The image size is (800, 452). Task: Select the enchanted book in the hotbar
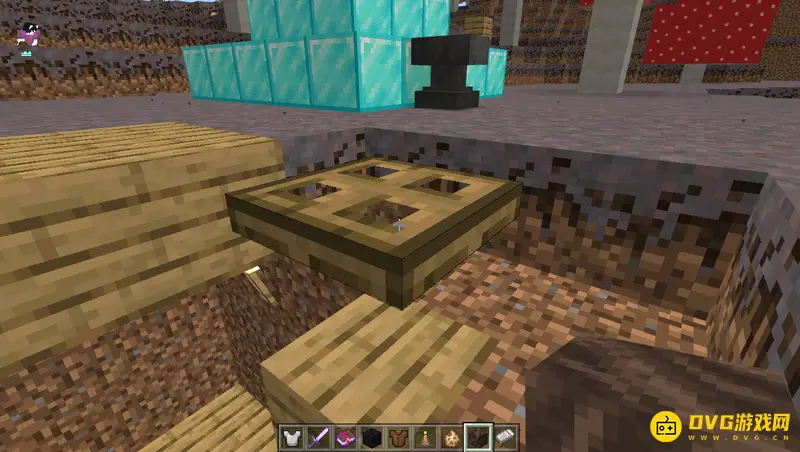[346, 438]
